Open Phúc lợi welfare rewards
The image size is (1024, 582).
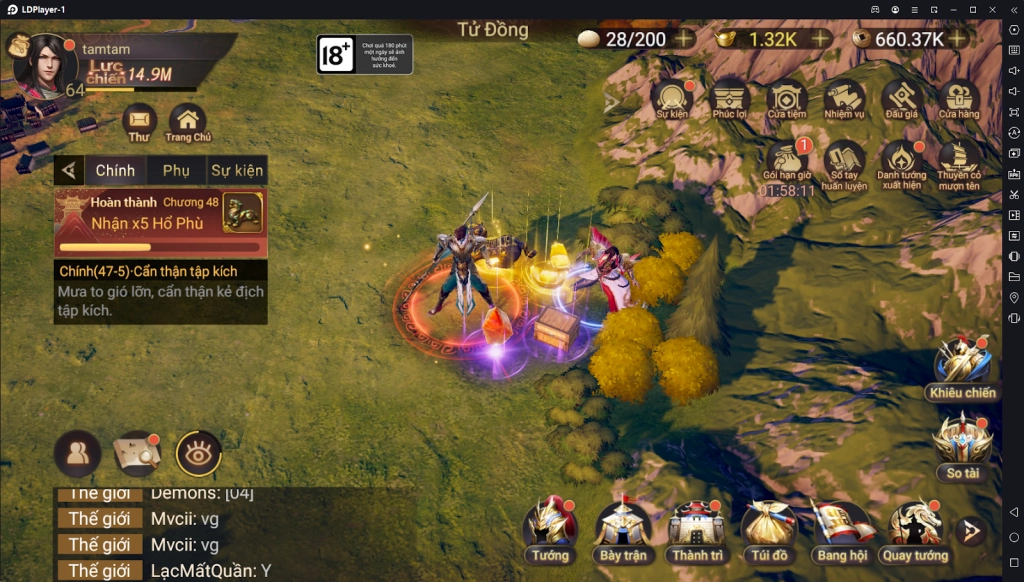point(730,99)
